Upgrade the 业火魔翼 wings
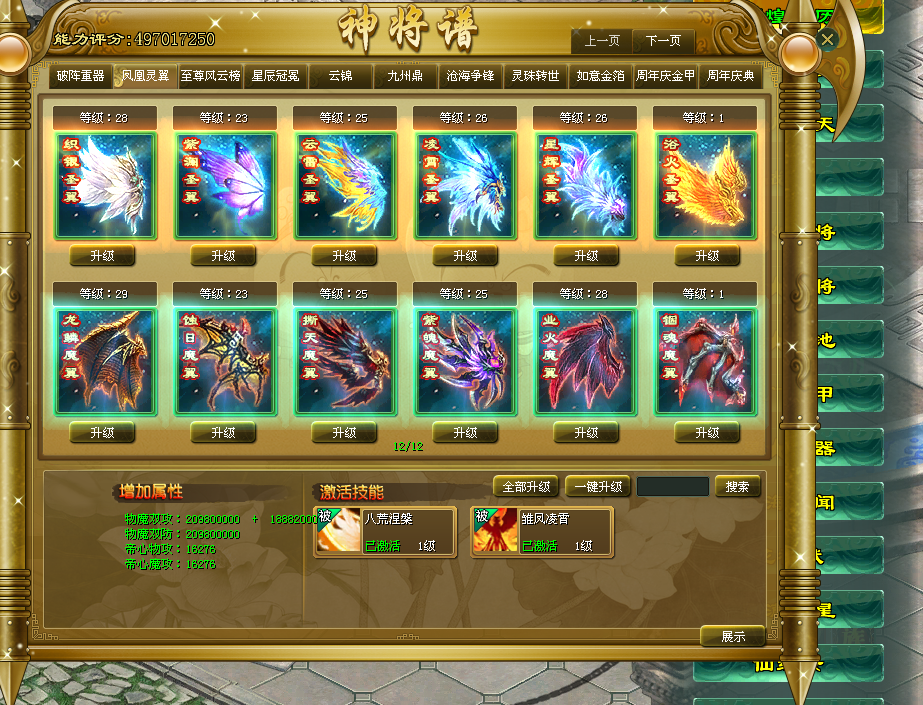Image resolution: width=923 pixels, height=705 pixels. [586, 432]
